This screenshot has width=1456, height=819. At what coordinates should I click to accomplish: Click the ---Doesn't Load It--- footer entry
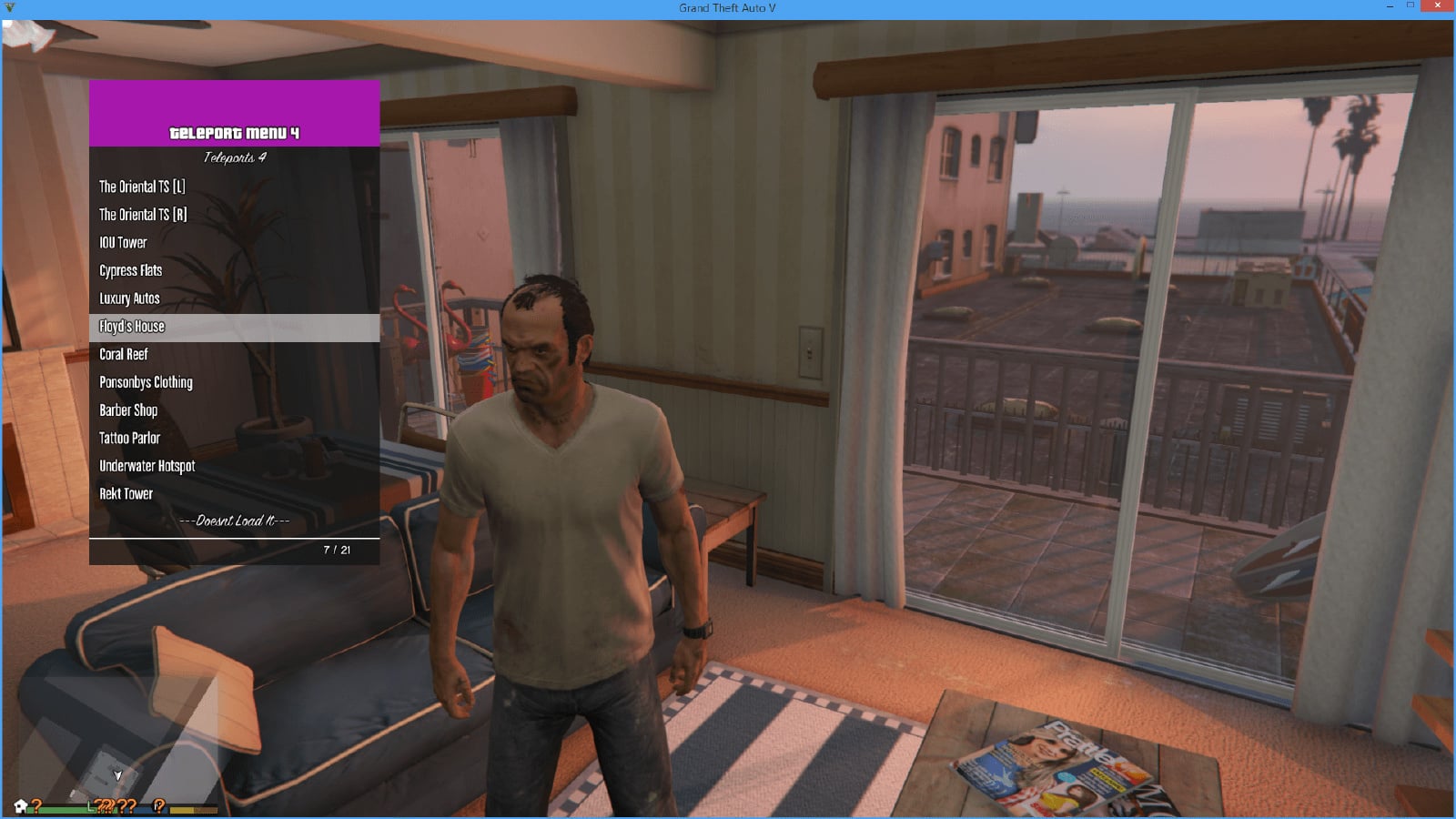pos(233,521)
